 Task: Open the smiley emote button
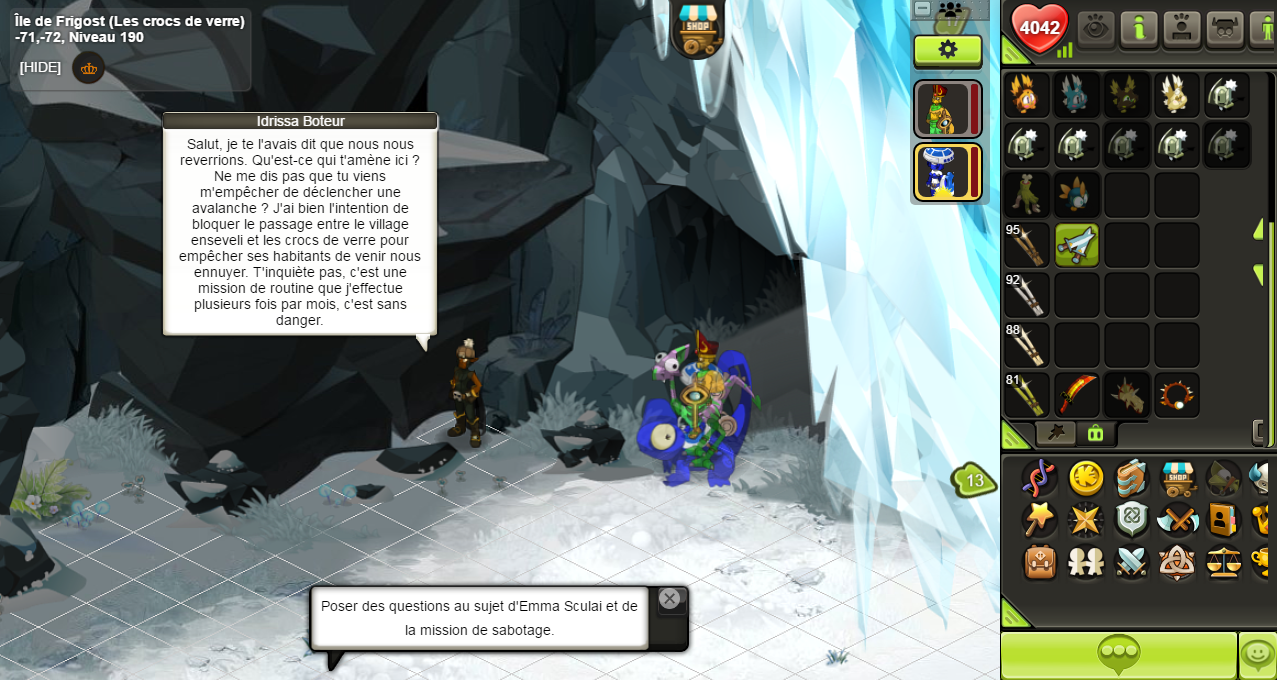point(1257,655)
